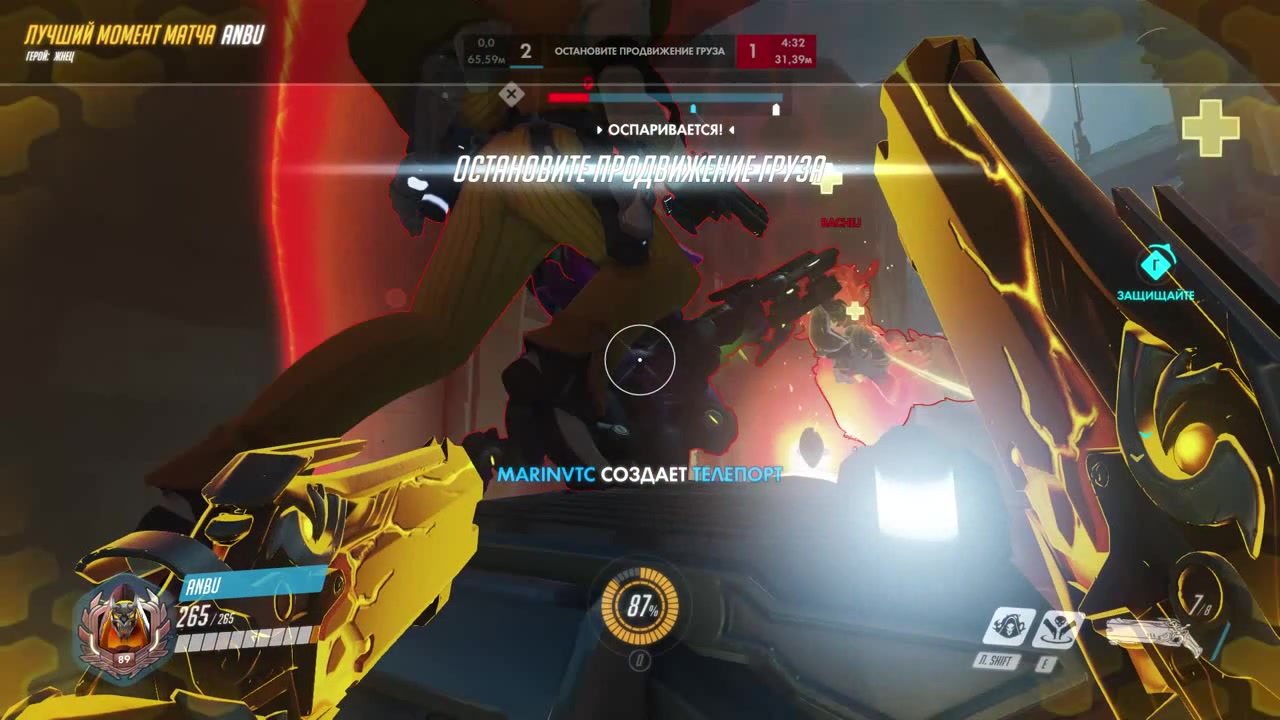
Task: Click the red team score number 1
Action: coord(752,51)
